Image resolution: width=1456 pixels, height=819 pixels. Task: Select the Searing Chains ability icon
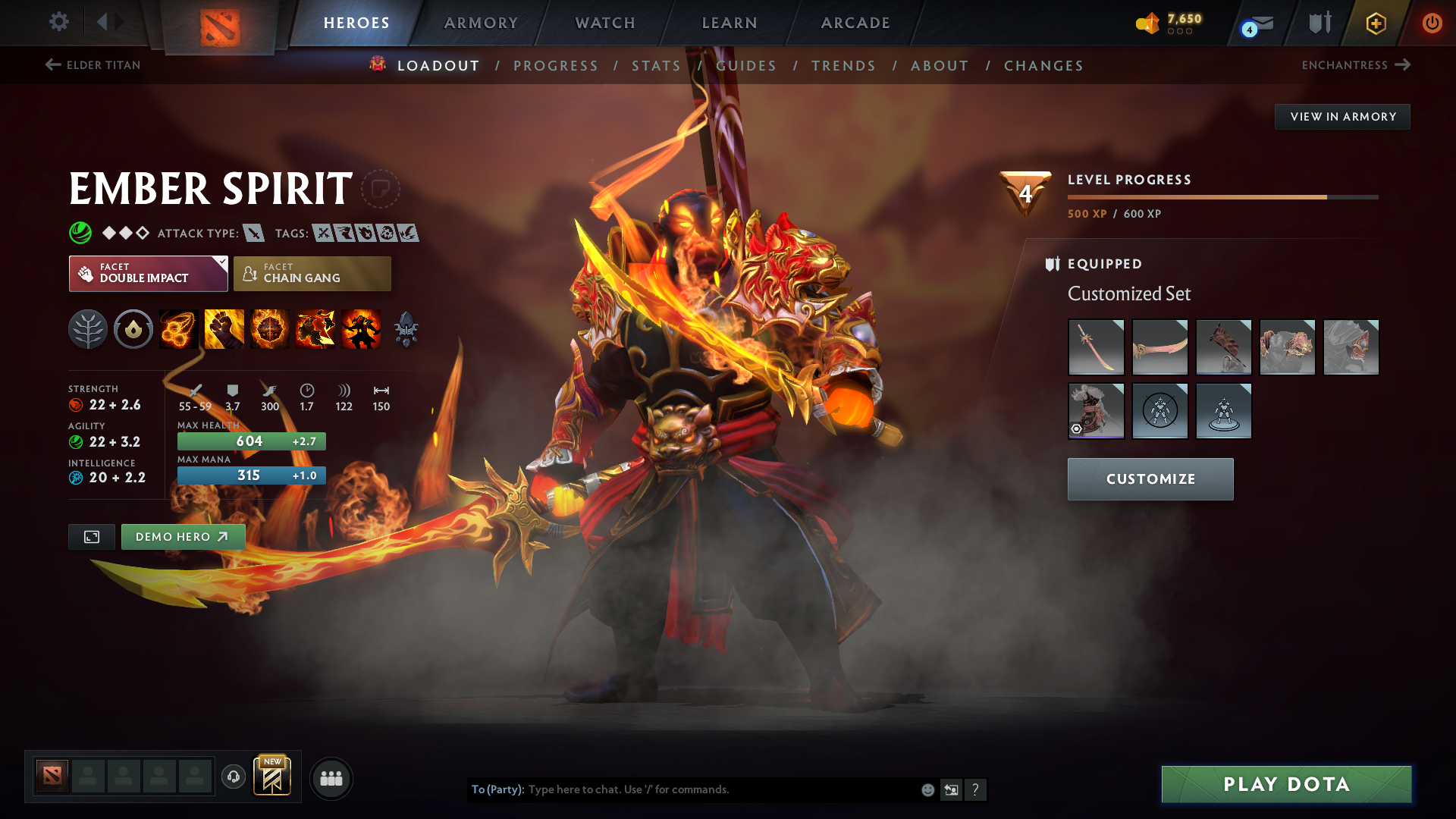point(178,329)
